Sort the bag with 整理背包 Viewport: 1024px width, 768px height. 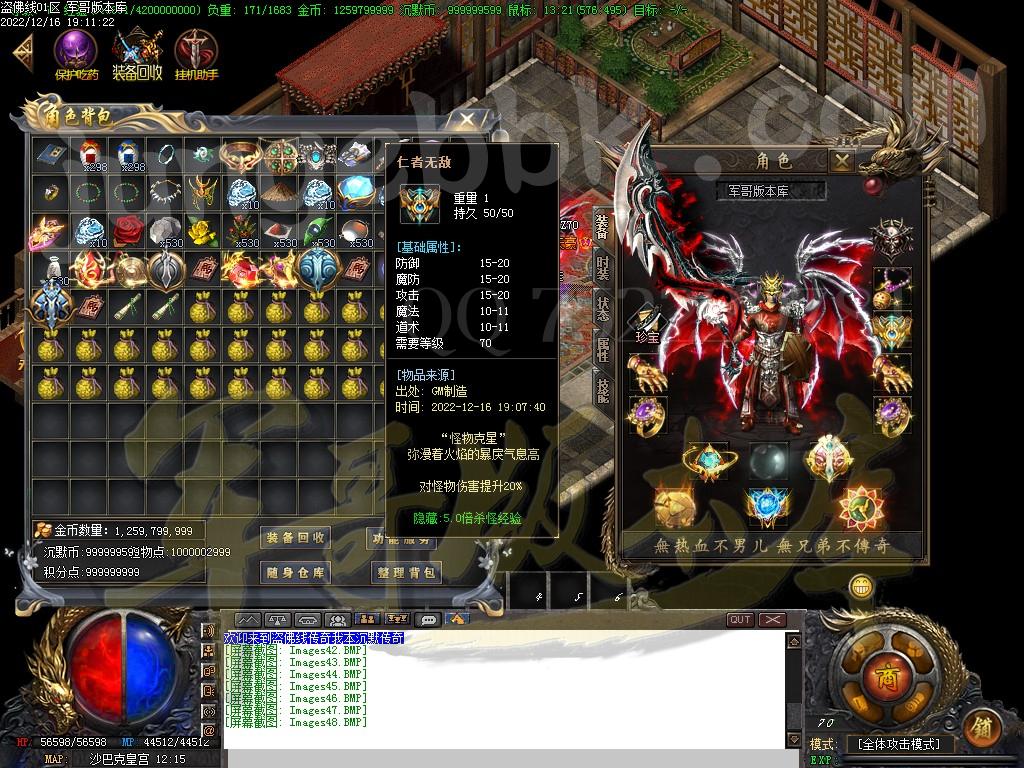[406, 573]
